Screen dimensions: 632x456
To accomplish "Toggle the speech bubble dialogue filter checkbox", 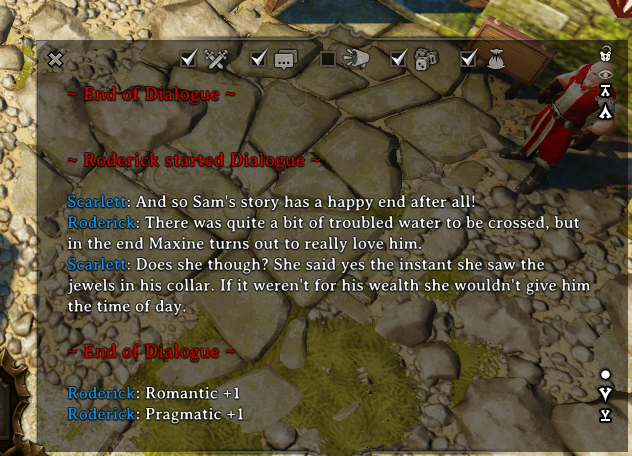I will [x=259, y=60].
